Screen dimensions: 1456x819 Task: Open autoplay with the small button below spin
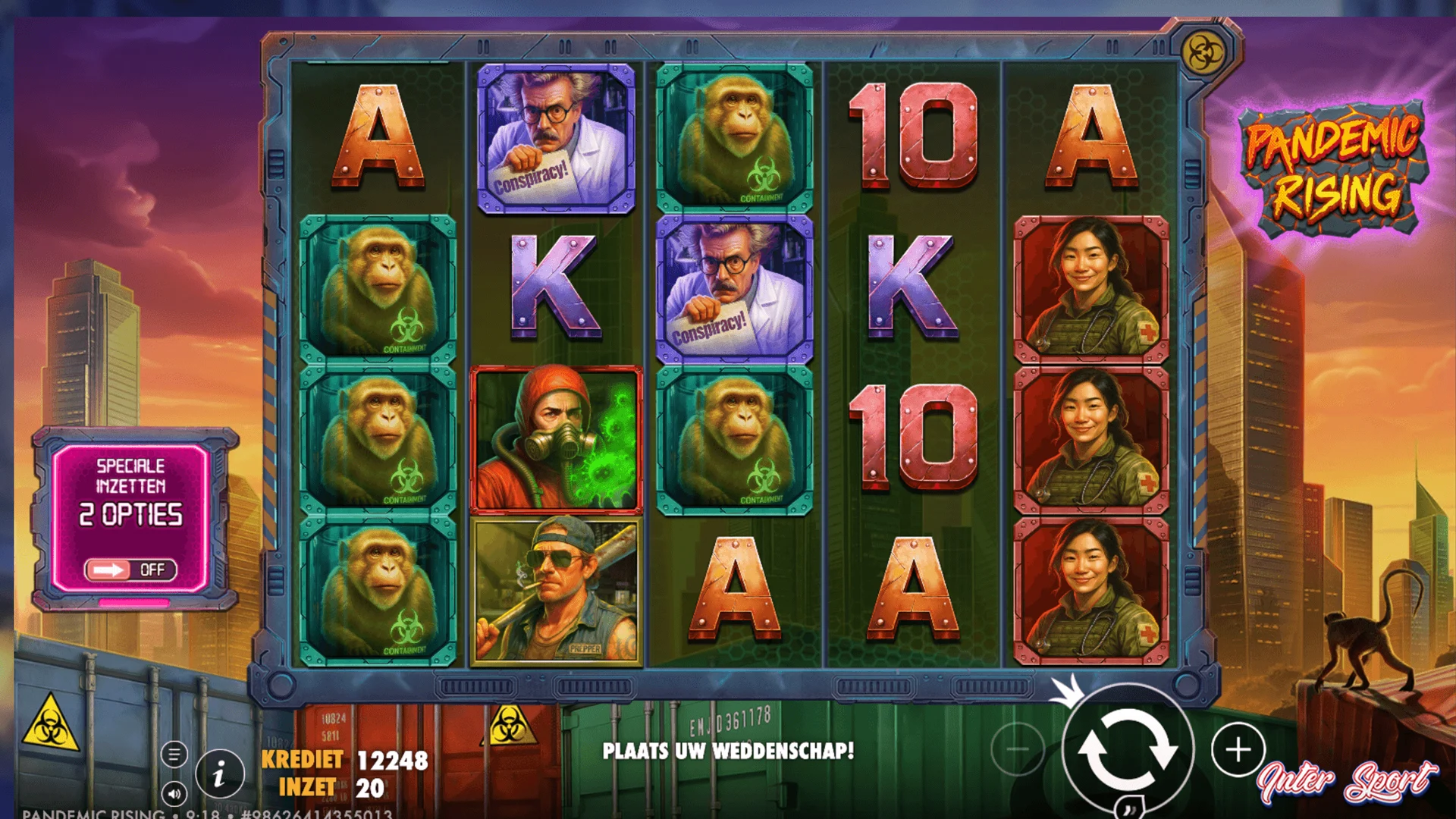(1128, 810)
